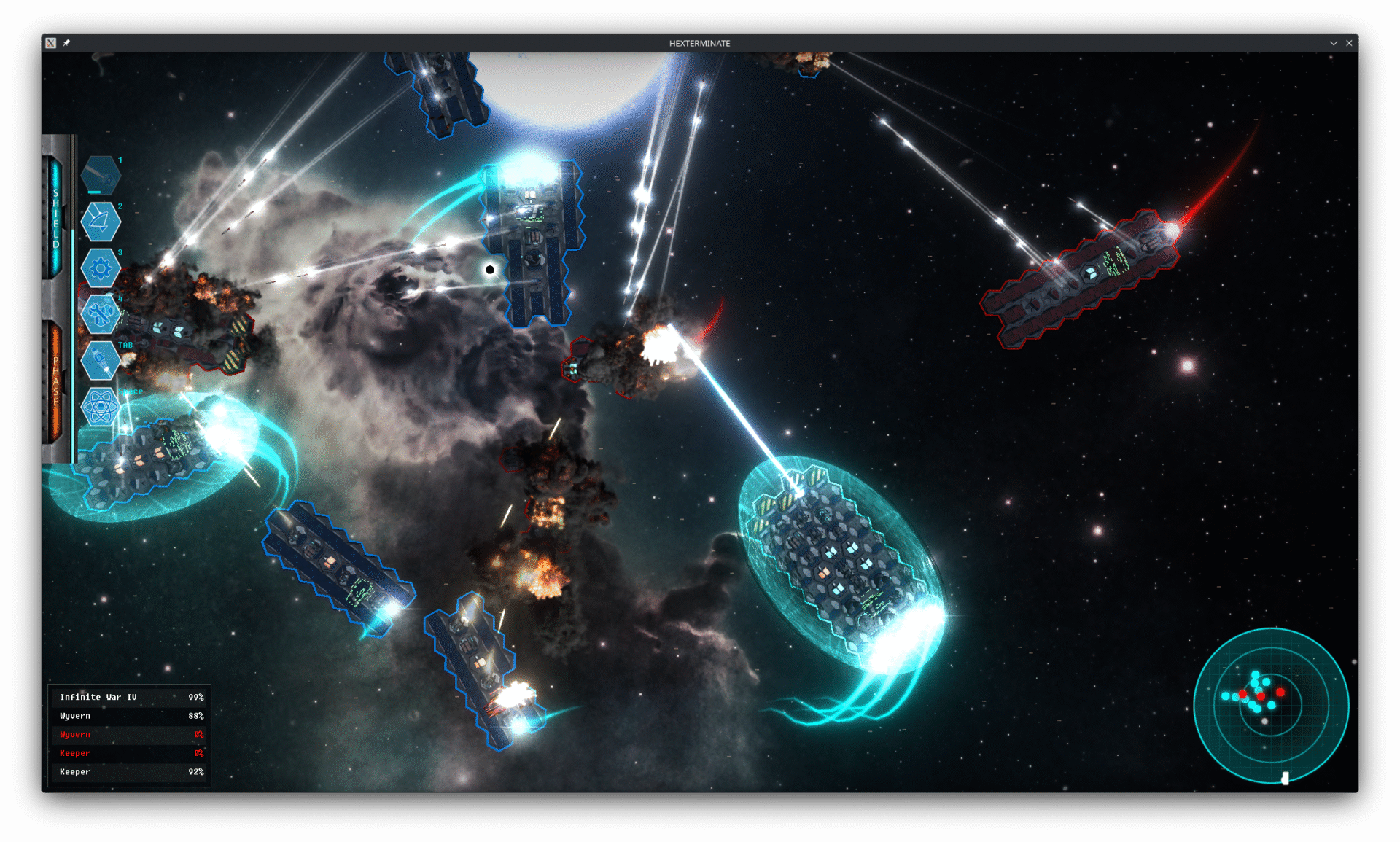Activate the atom-symbol ability hexagon
This screenshot has height=842, width=1400.
100,406
